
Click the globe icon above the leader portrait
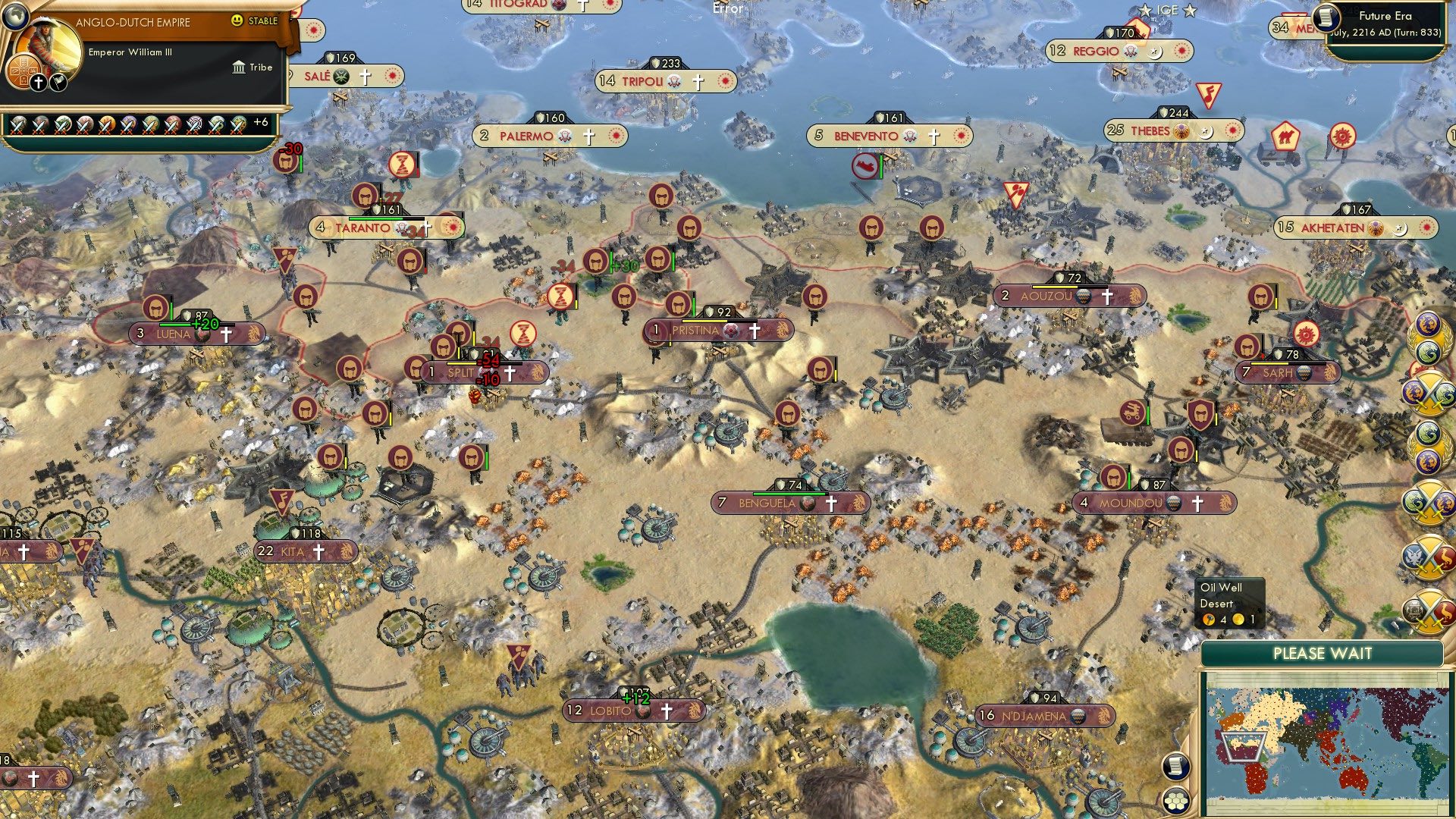(x=15, y=18)
